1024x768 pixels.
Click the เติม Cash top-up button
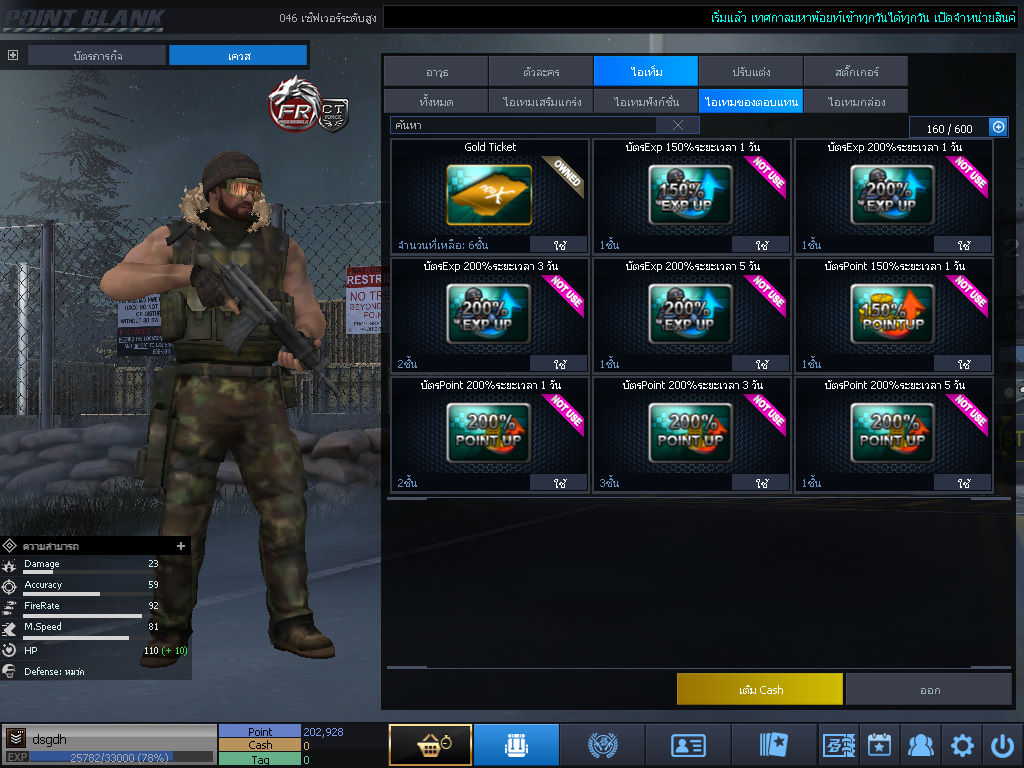coord(759,689)
